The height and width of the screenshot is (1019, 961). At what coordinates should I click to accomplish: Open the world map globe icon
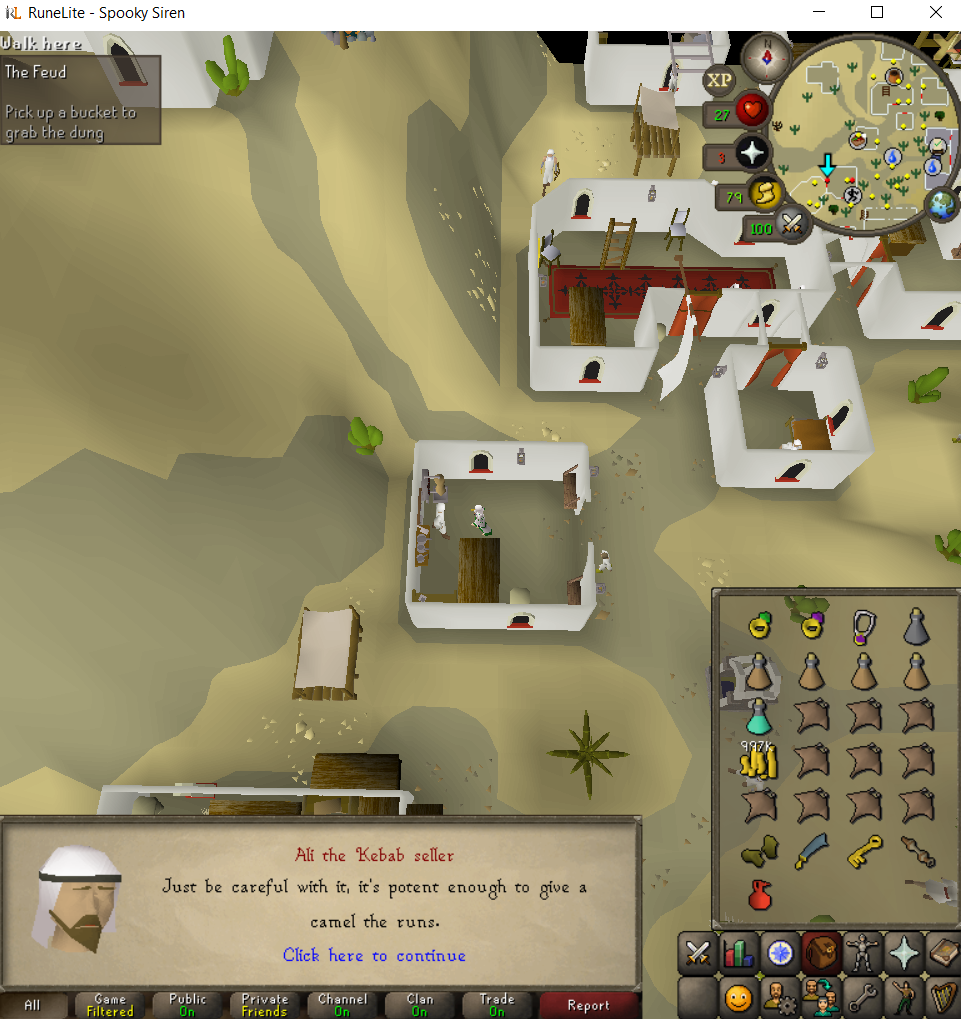[942, 205]
